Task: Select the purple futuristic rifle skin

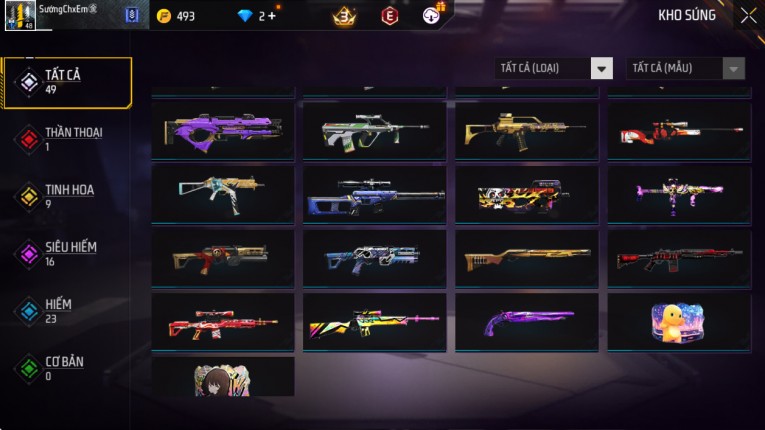Action: (223, 130)
